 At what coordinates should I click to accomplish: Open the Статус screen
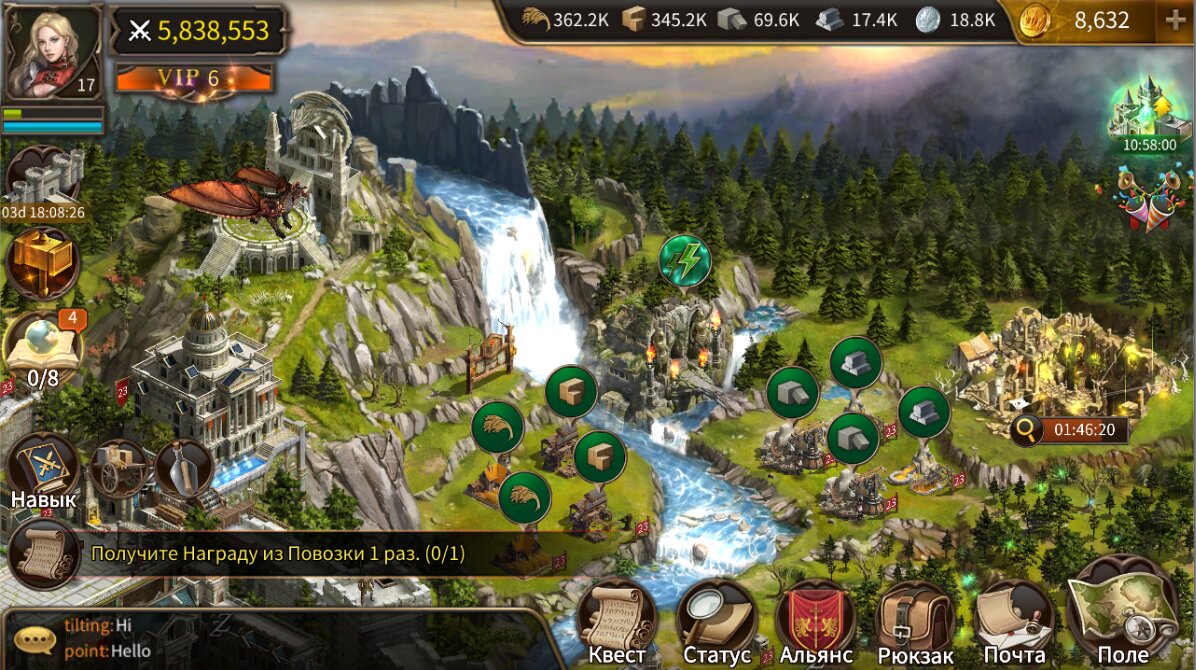pos(716,622)
